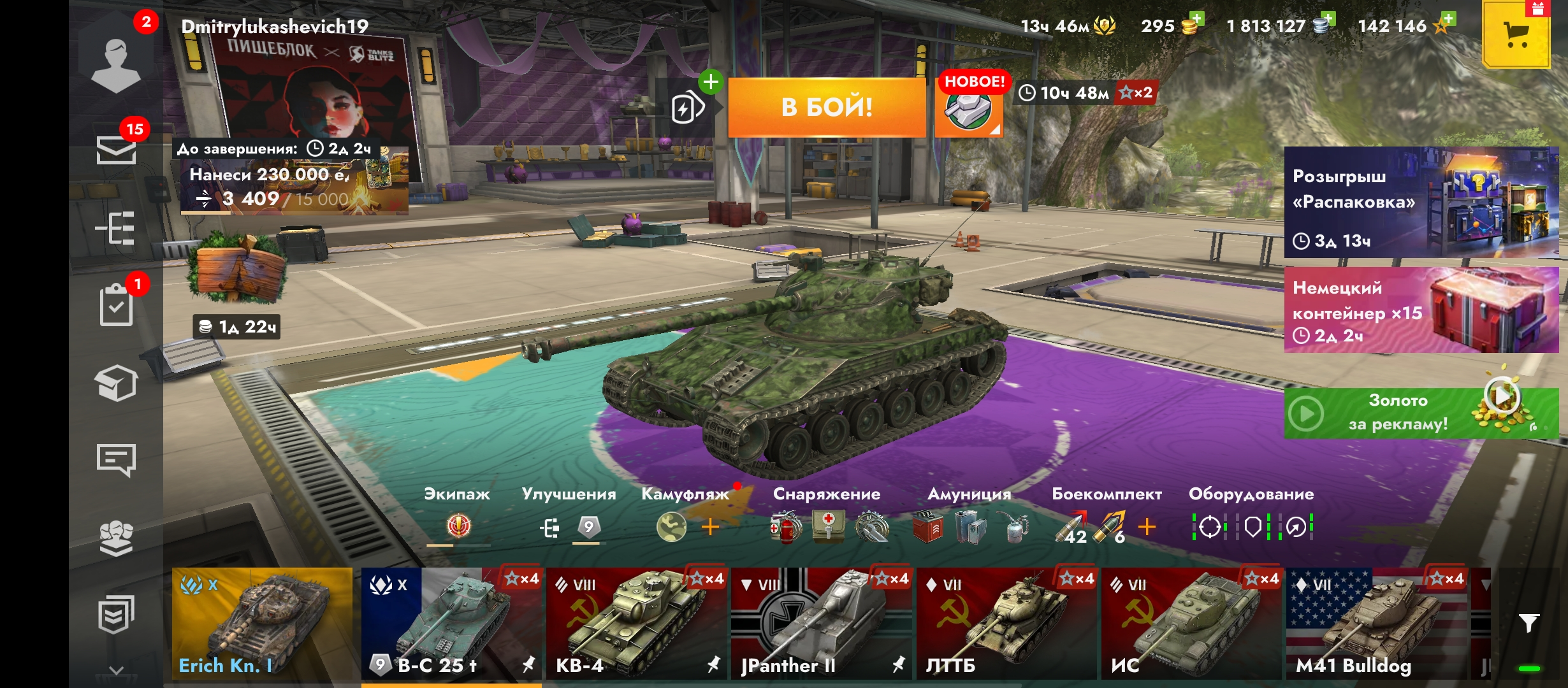
Task: Open the tech tree icon
Action: 116,228
